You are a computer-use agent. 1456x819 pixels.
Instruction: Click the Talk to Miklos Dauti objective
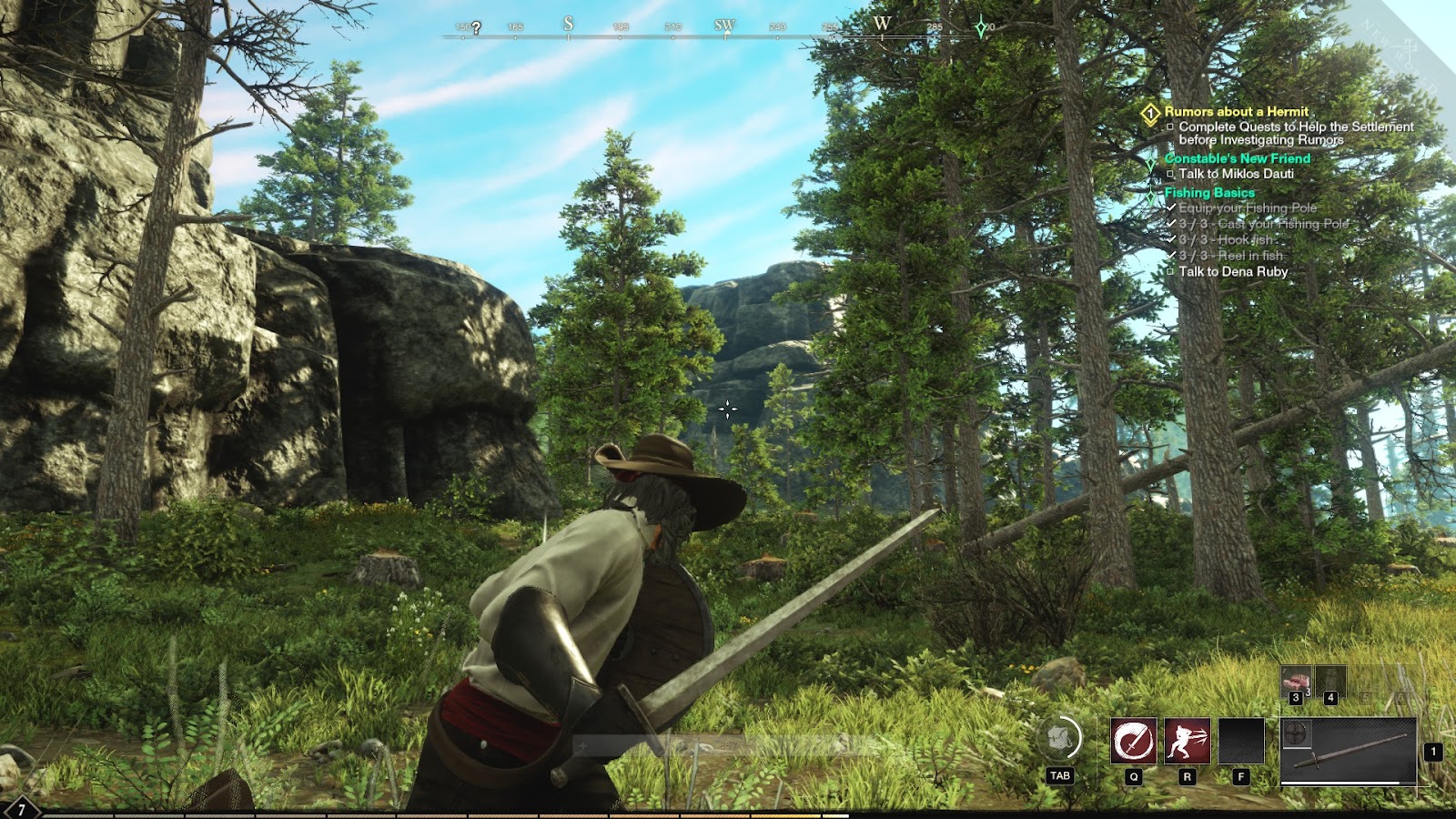[x=1236, y=174]
